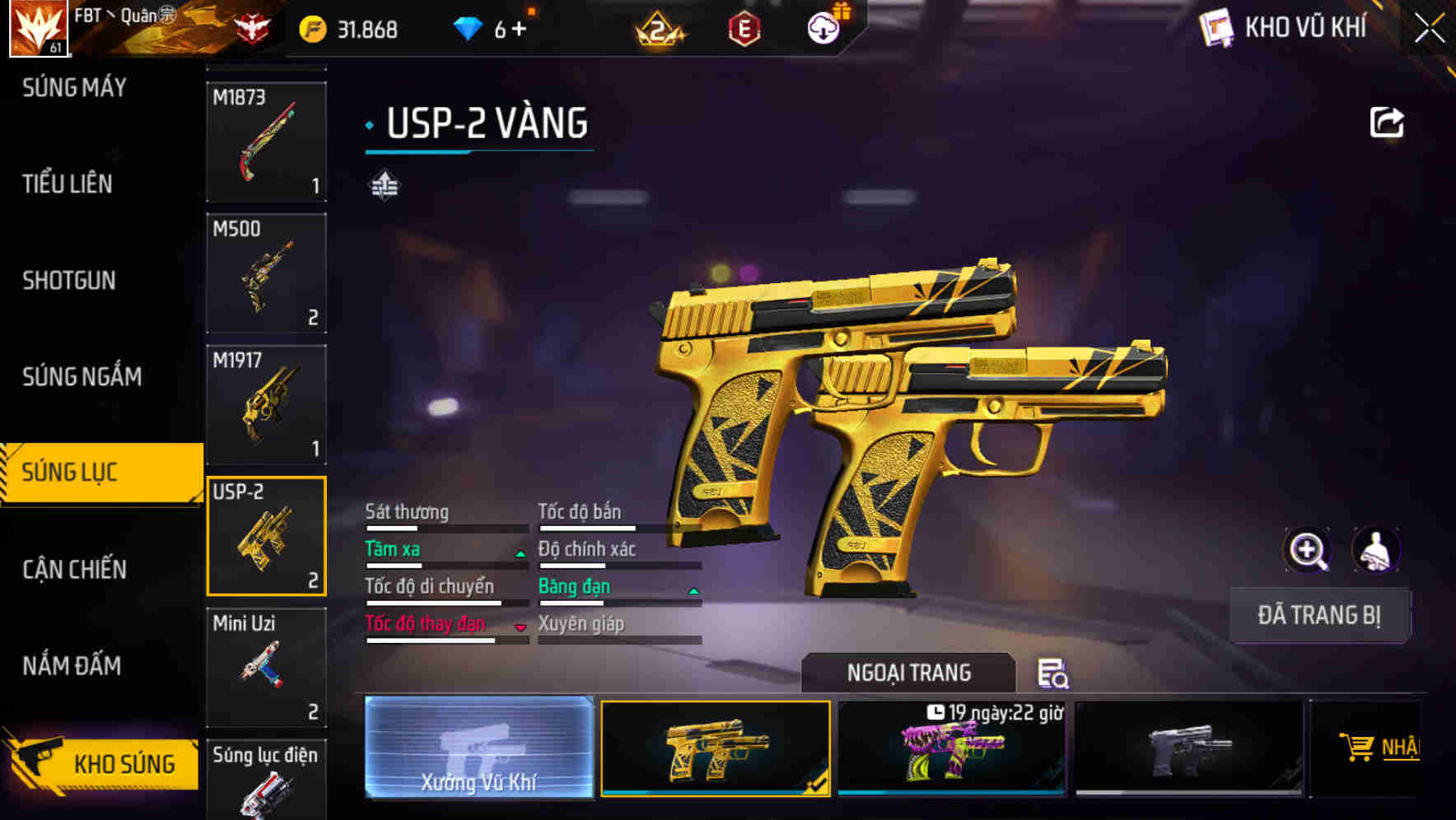Zoom in with the magnifier icon
This screenshot has height=820, width=1456.
click(x=1307, y=550)
